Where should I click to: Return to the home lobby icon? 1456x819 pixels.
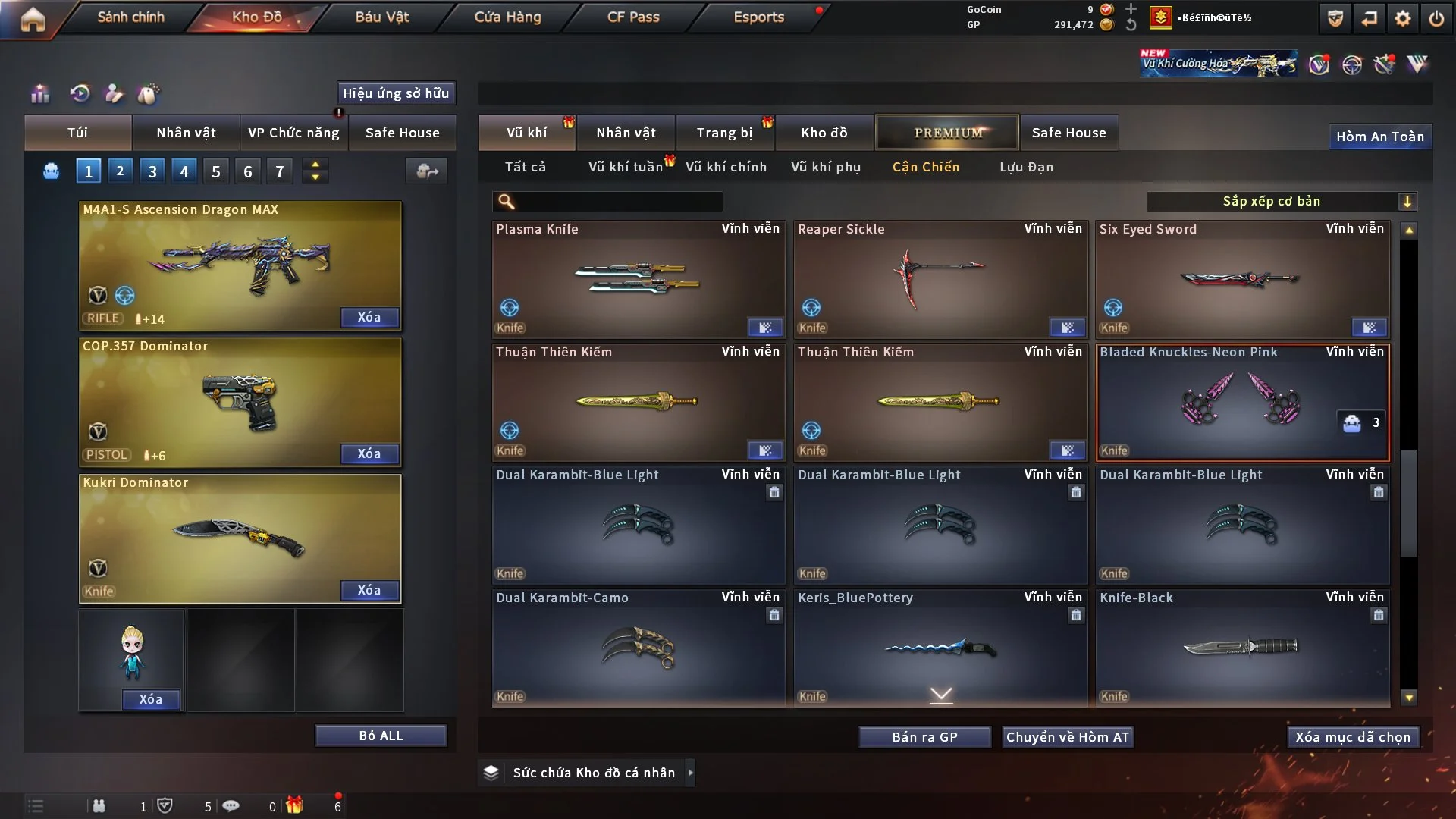33,18
